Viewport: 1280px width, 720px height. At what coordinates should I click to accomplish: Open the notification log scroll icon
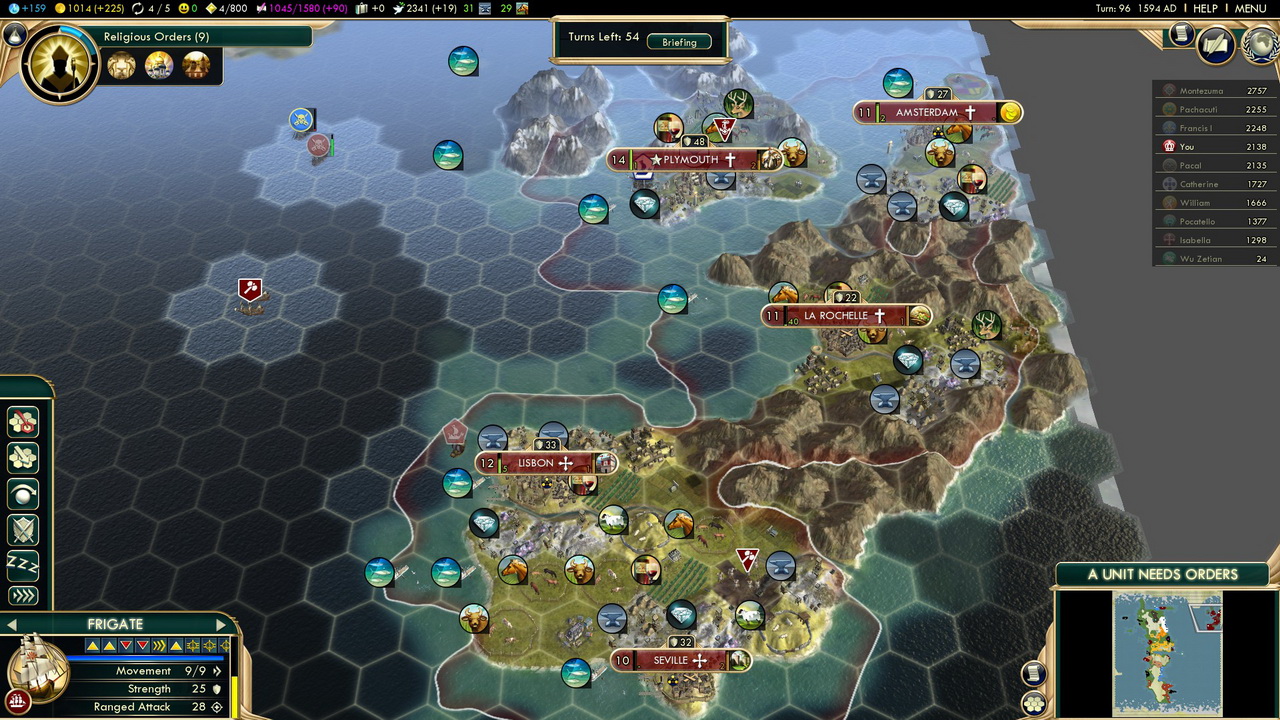(x=1181, y=35)
